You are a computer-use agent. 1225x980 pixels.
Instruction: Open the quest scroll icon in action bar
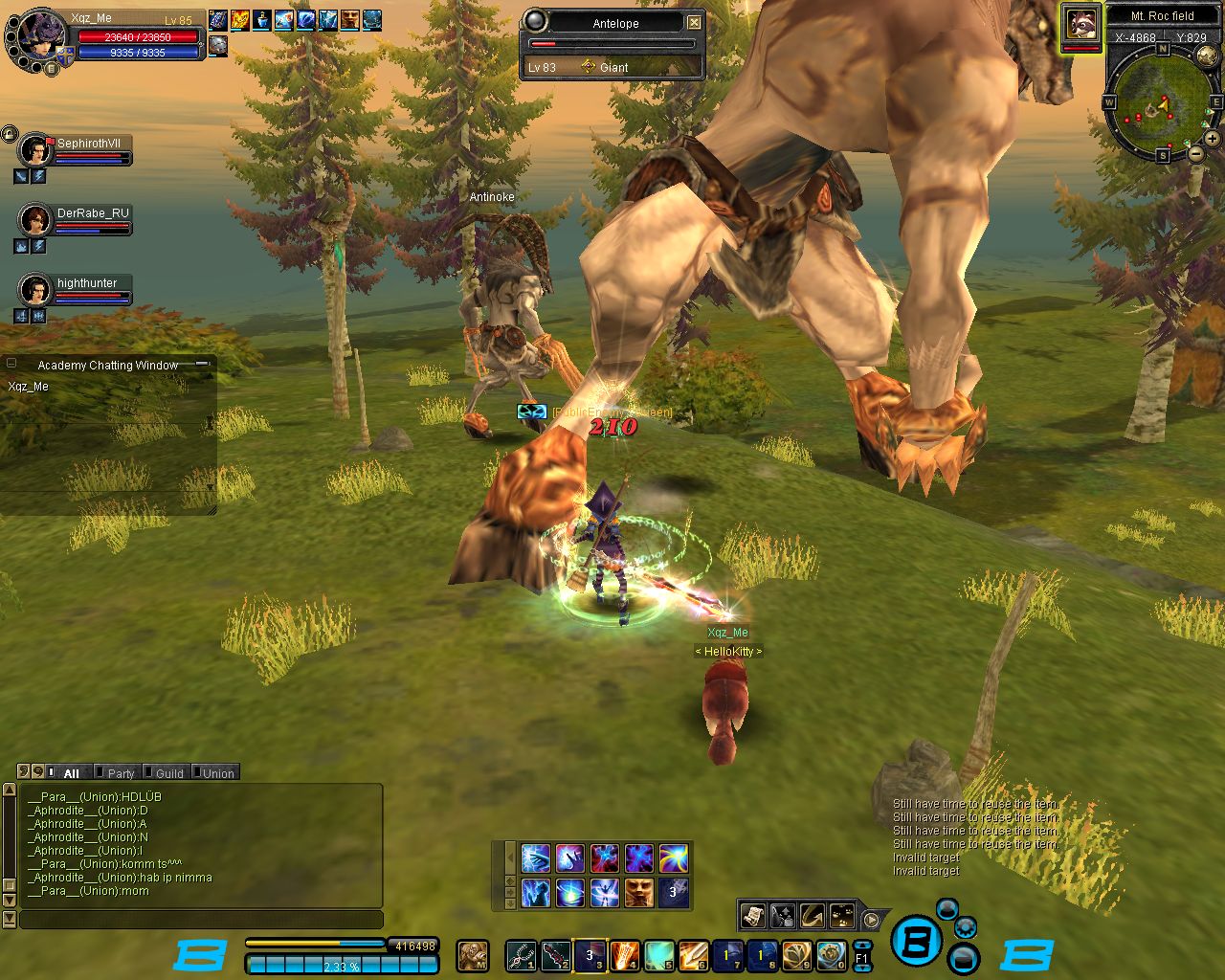point(753,917)
